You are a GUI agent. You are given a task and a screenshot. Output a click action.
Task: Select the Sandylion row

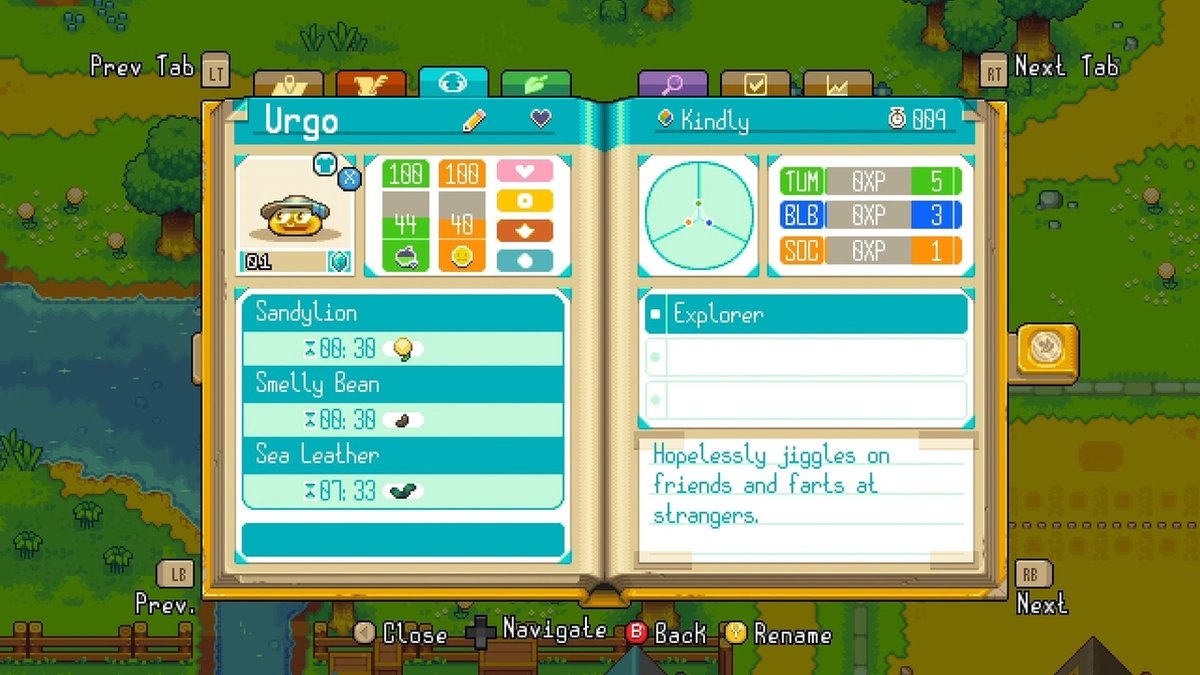(x=403, y=313)
